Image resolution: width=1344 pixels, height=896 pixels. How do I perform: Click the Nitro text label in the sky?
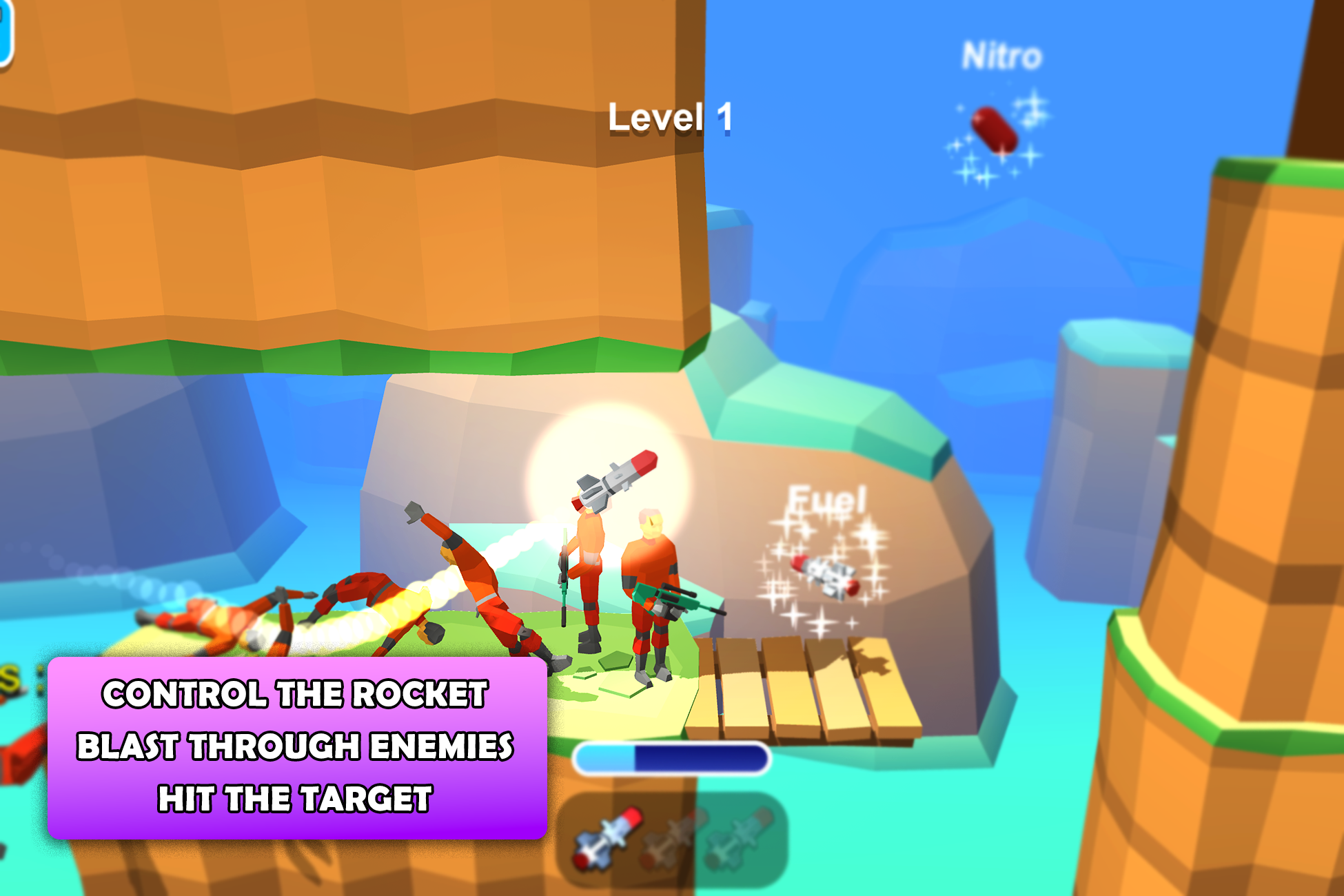point(1001,55)
